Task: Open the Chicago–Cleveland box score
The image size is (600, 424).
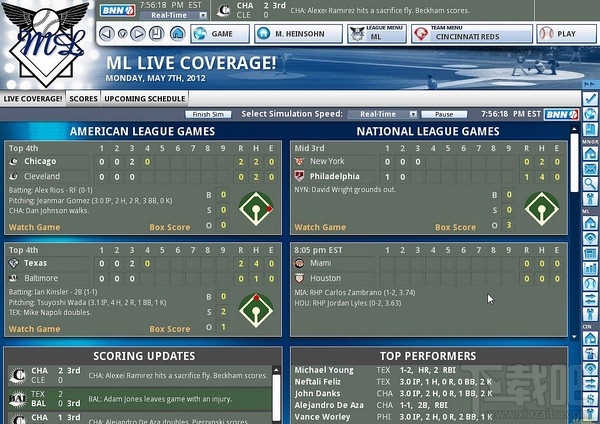Action: (x=169, y=227)
